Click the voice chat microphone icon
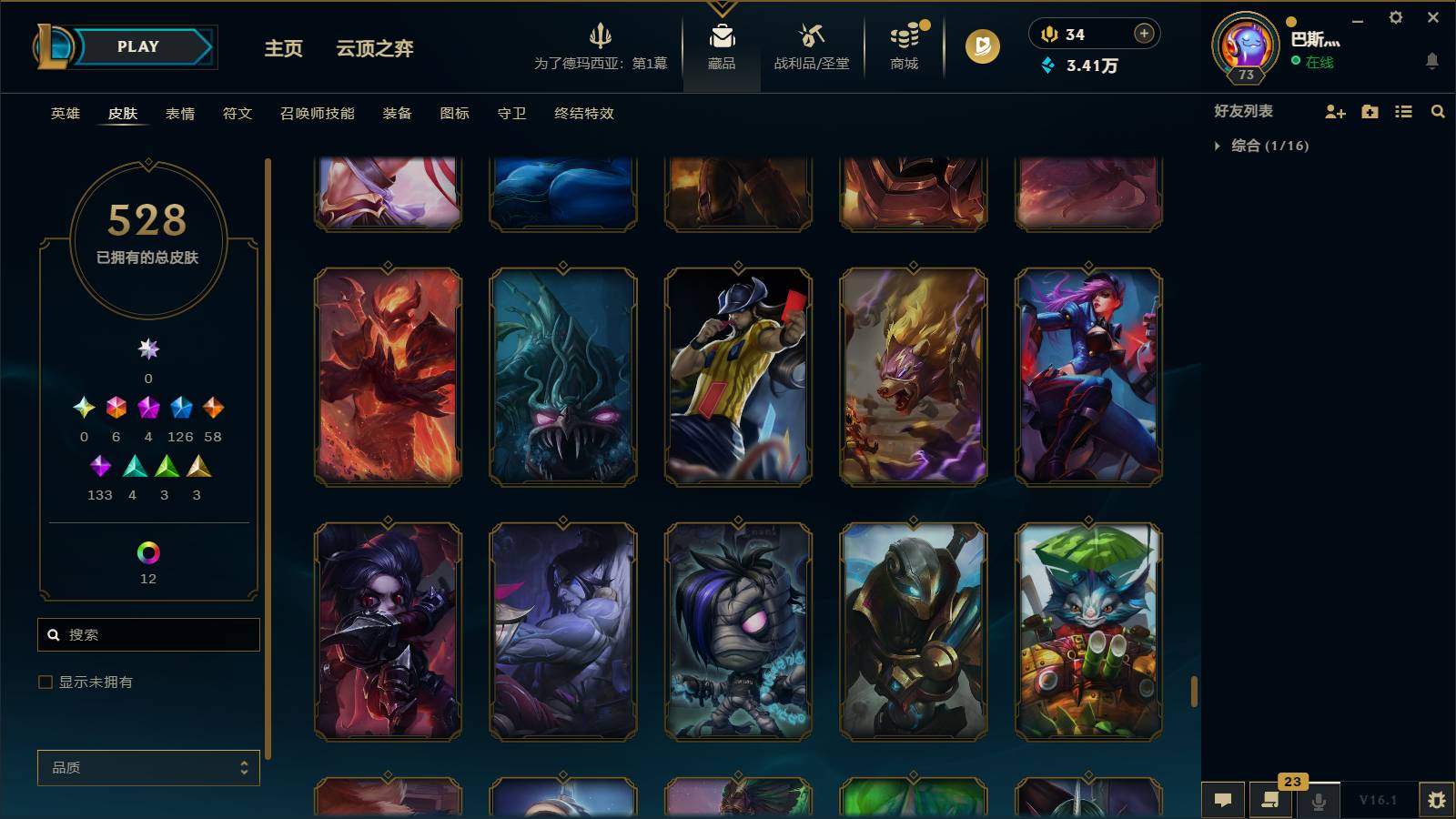This screenshot has width=1456, height=819. (x=1318, y=800)
